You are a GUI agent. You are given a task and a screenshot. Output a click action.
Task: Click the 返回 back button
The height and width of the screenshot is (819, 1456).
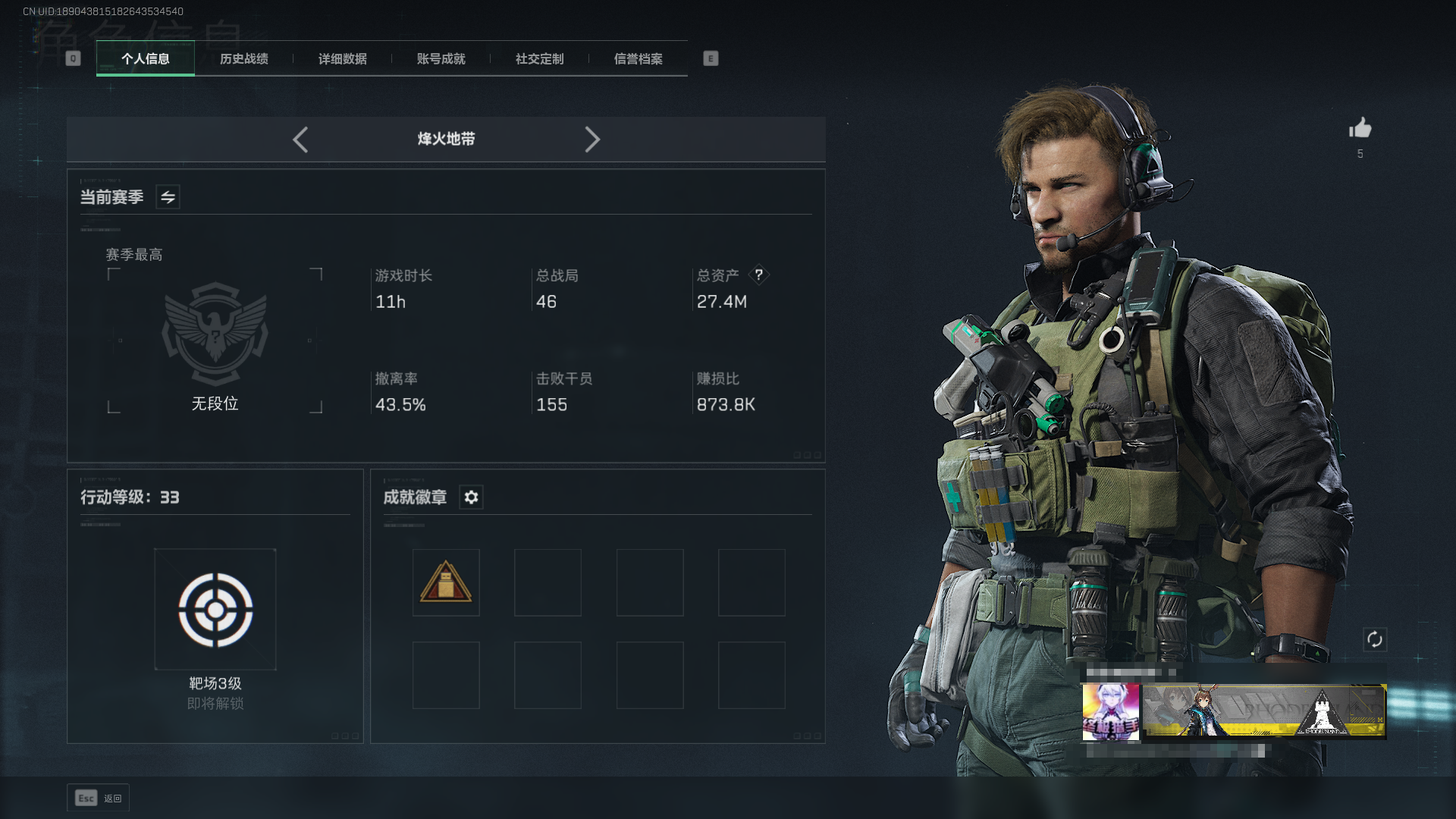coord(99,798)
